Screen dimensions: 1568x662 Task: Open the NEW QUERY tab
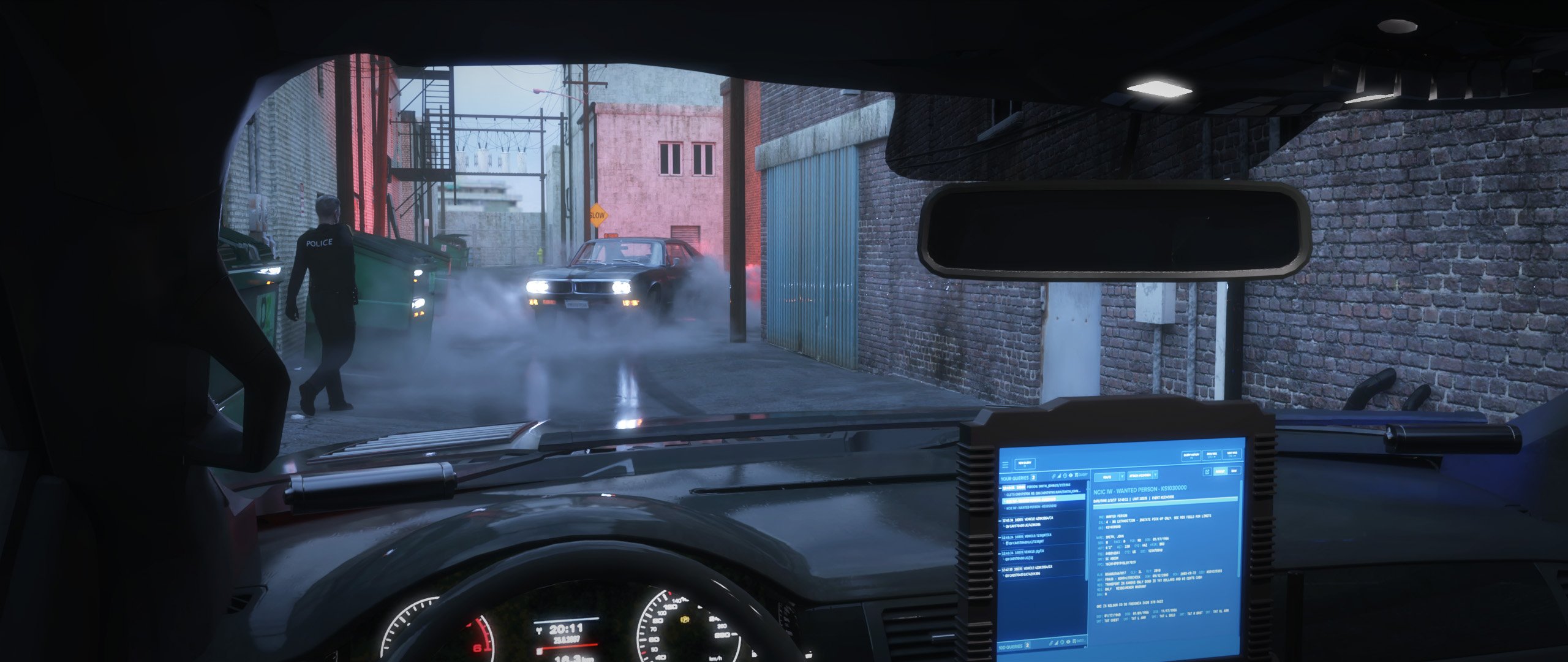click(x=1025, y=463)
